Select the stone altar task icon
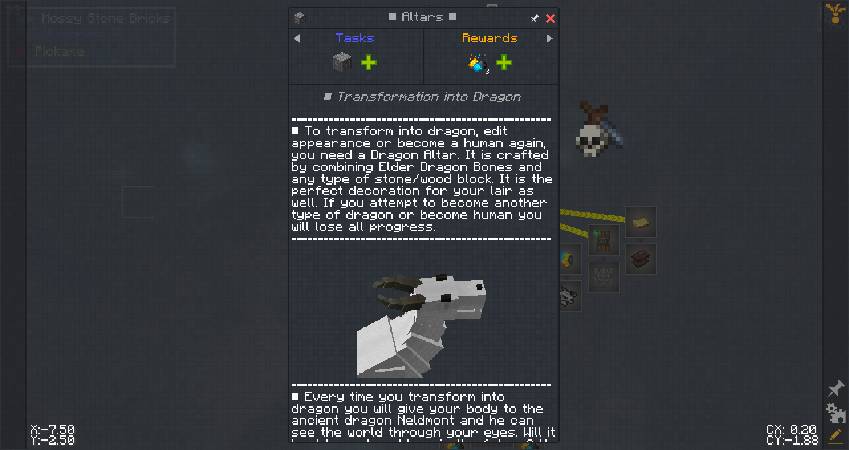The image size is (849, 450). (341, 63)
